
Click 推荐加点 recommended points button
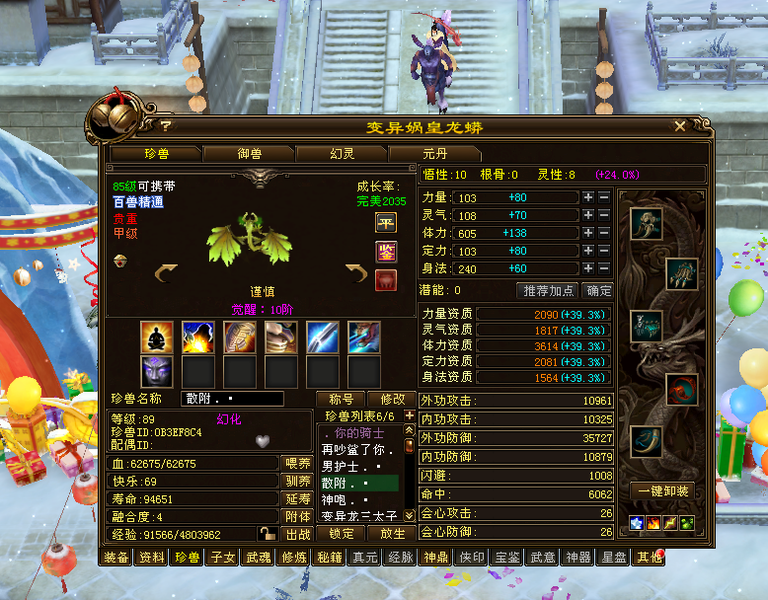[x=548, y=291]
